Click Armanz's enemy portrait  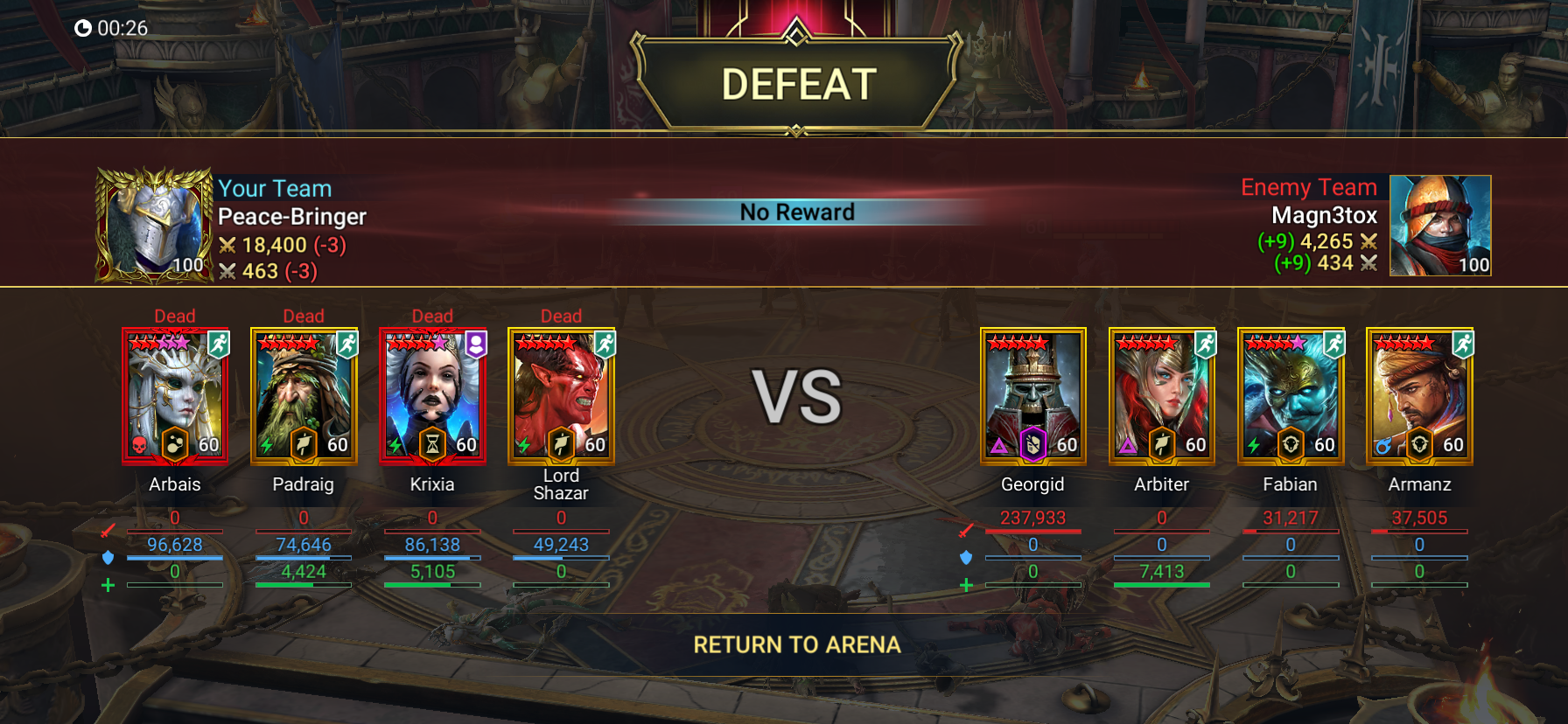(1418, 396)
